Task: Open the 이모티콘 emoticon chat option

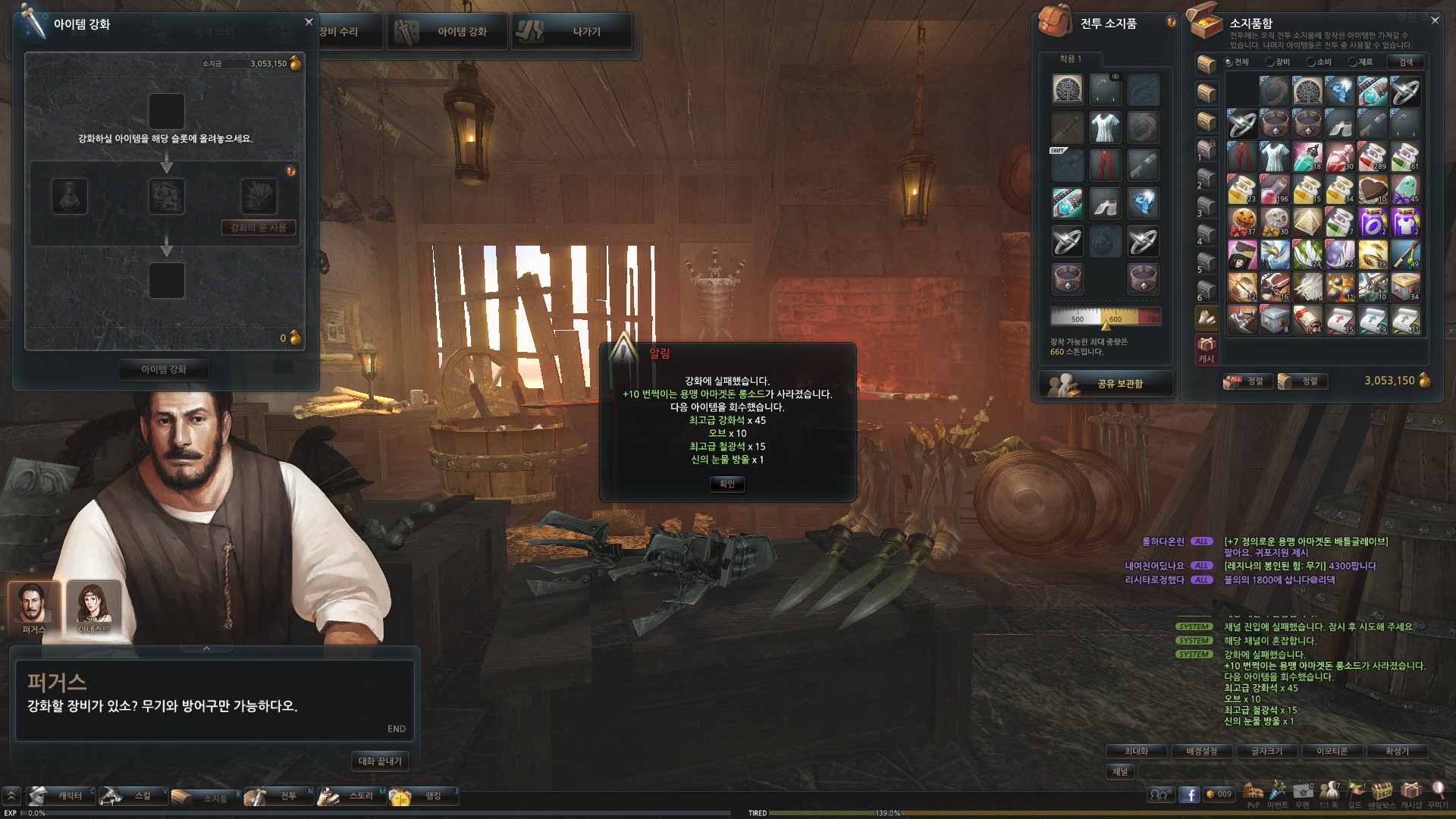Action: pos(1332,751)
